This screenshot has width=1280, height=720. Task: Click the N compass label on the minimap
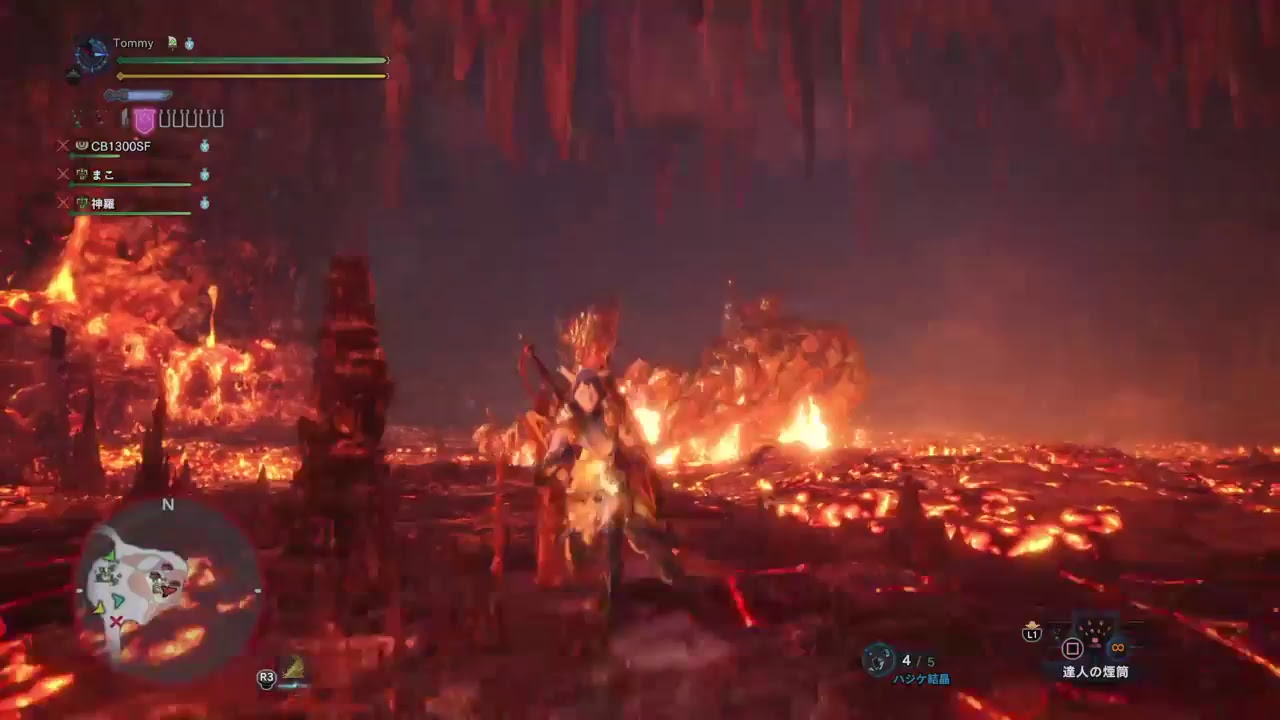tap(168, 505)
